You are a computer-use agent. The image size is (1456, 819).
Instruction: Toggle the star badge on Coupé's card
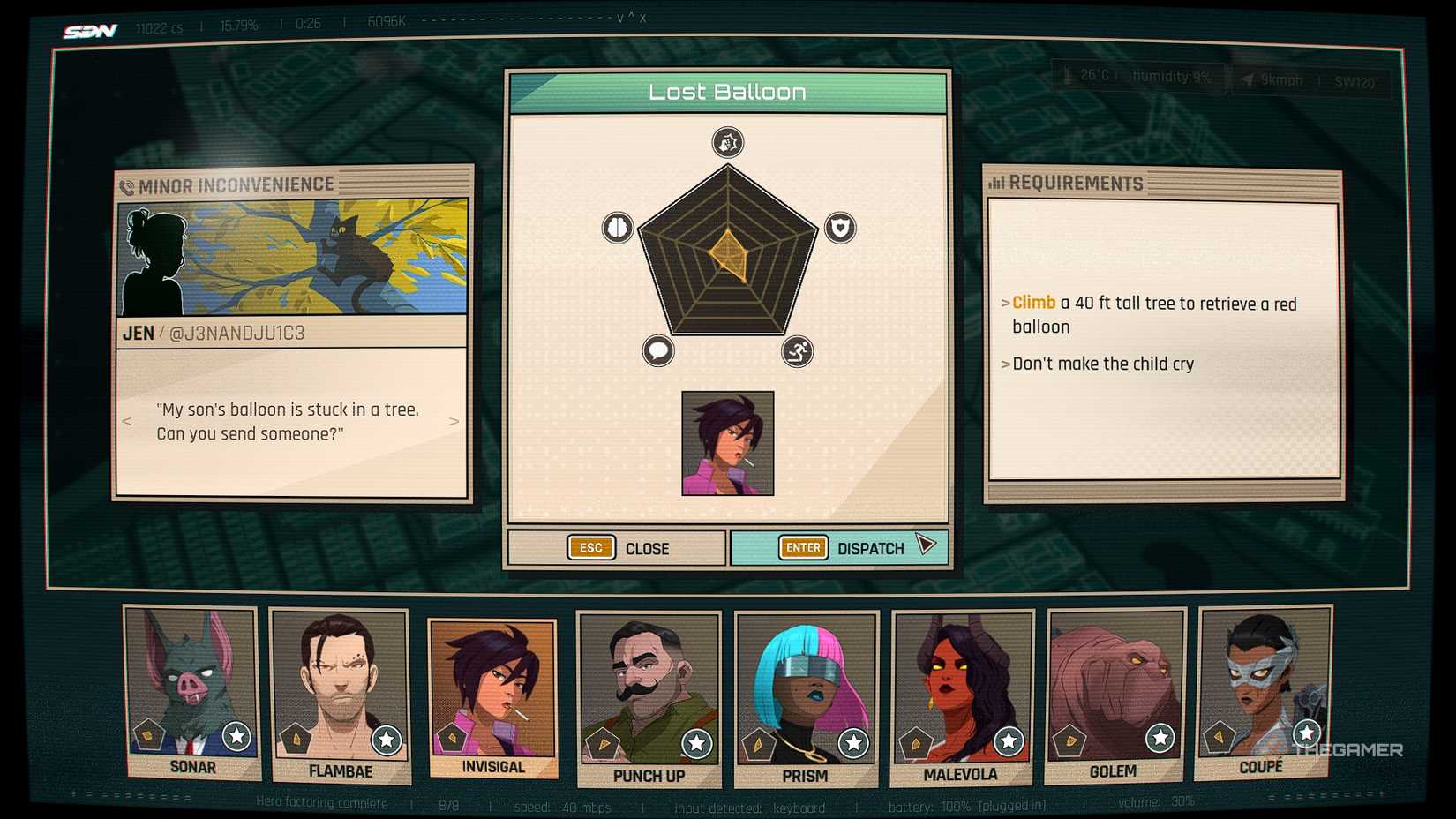tap(1305, 732)
